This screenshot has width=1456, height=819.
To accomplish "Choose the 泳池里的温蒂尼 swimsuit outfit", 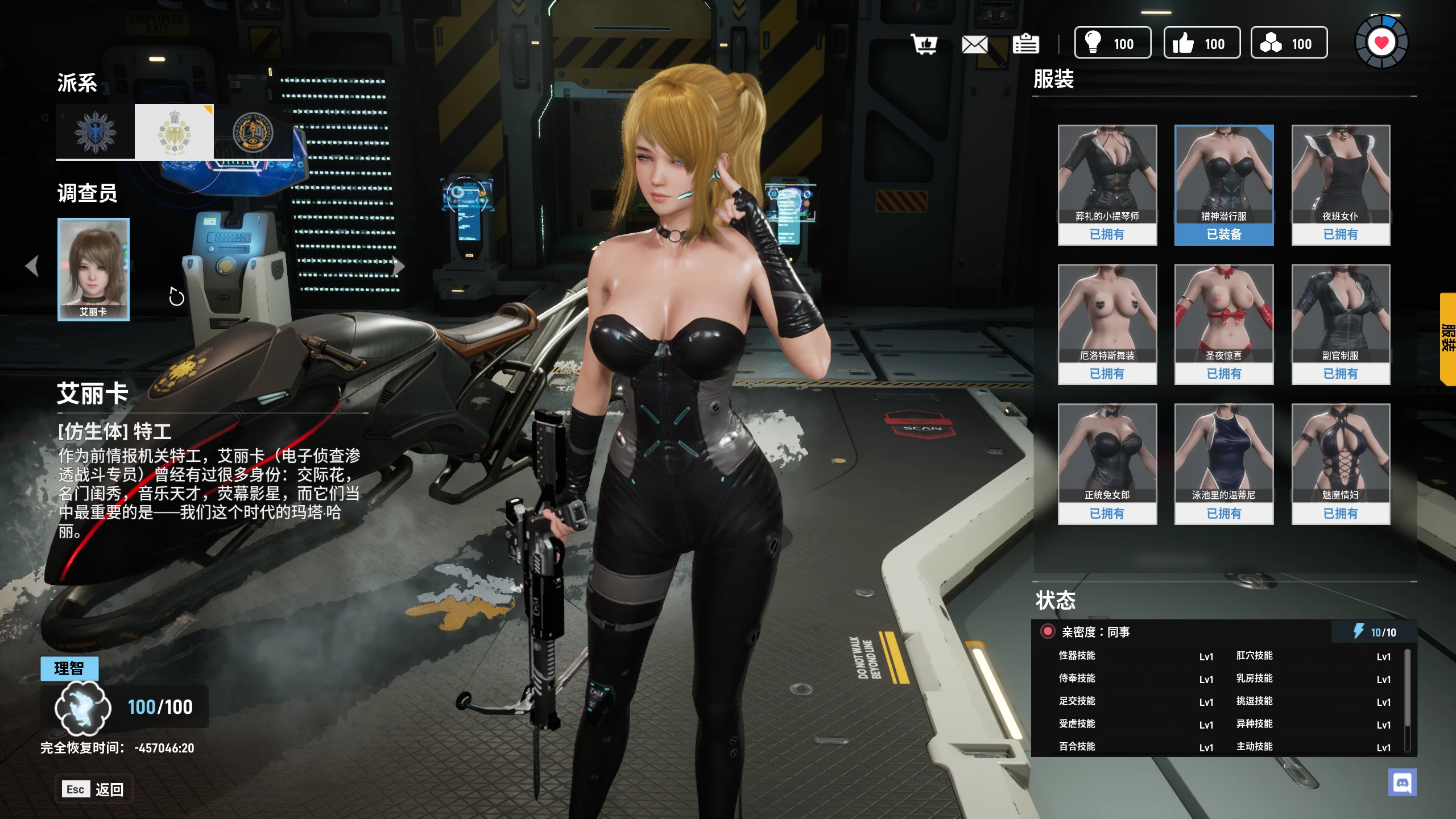I will click(1224, 464).
